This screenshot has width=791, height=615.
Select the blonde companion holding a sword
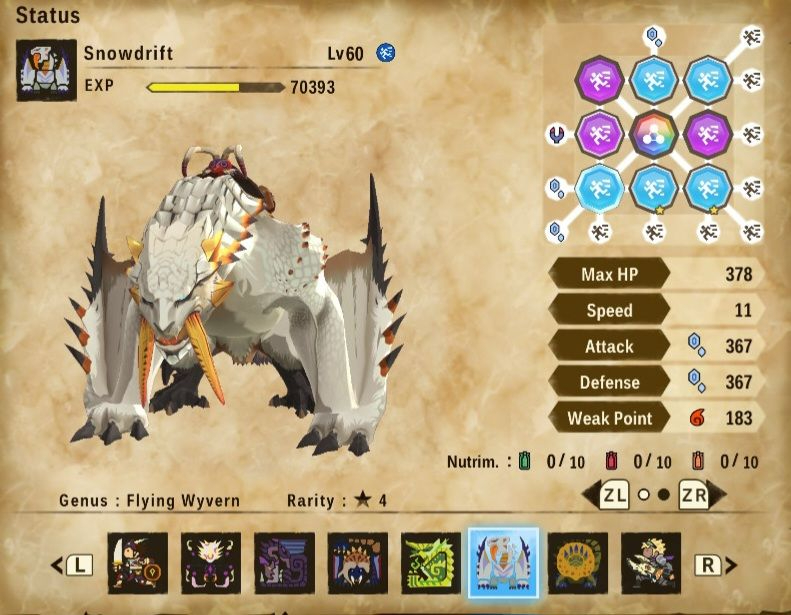coord(650,563)
